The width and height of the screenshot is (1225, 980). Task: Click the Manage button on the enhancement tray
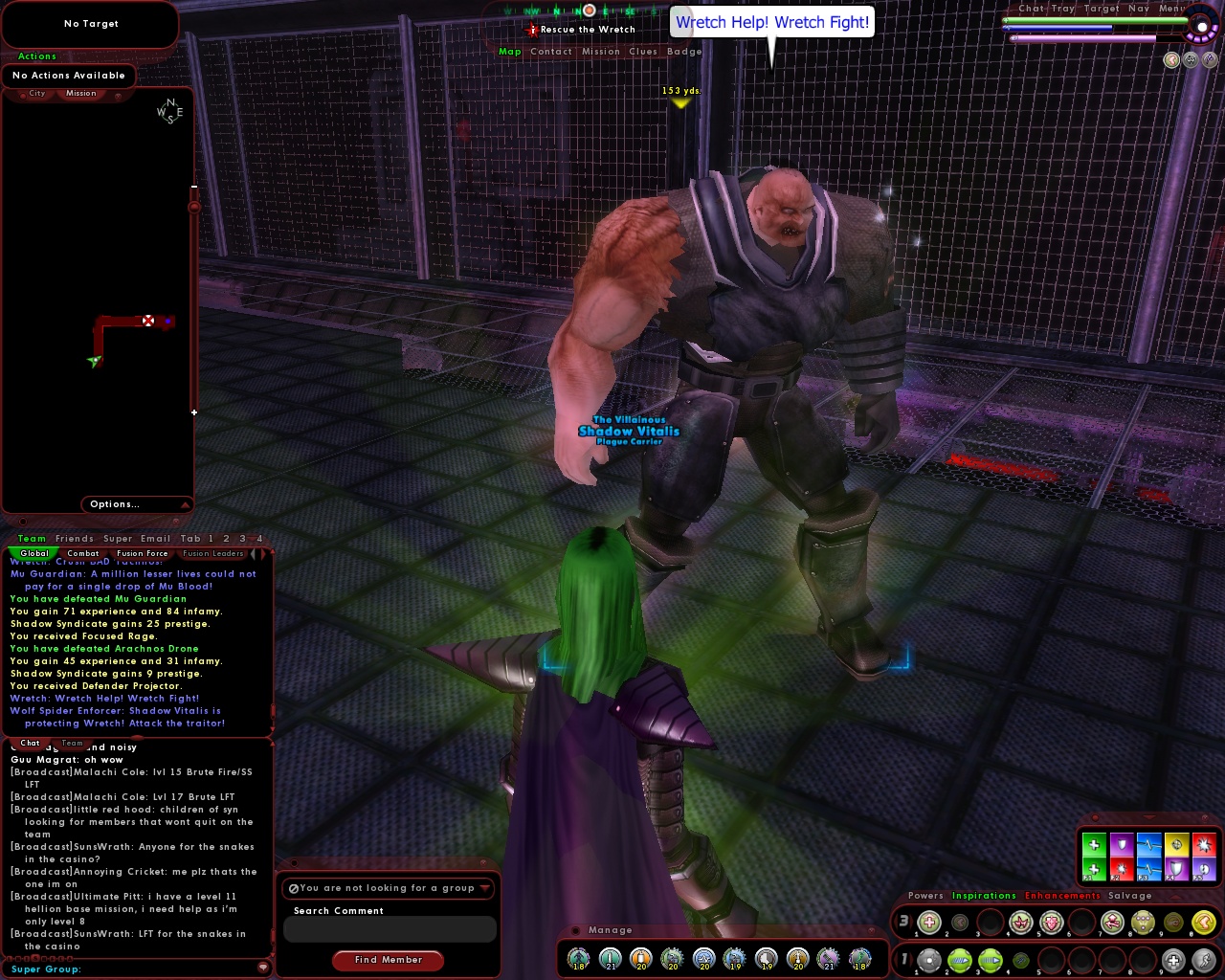(611, 930)
